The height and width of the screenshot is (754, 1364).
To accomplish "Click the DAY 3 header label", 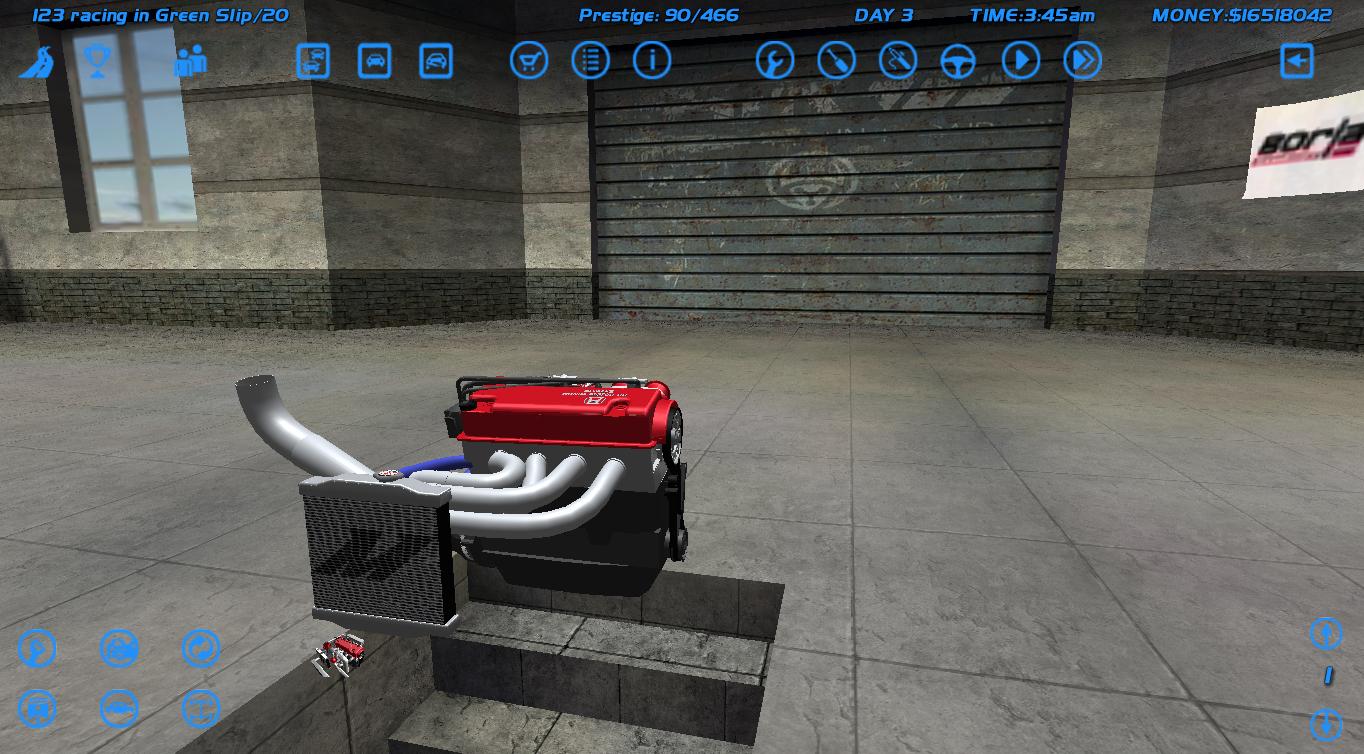I will point(882,15).
